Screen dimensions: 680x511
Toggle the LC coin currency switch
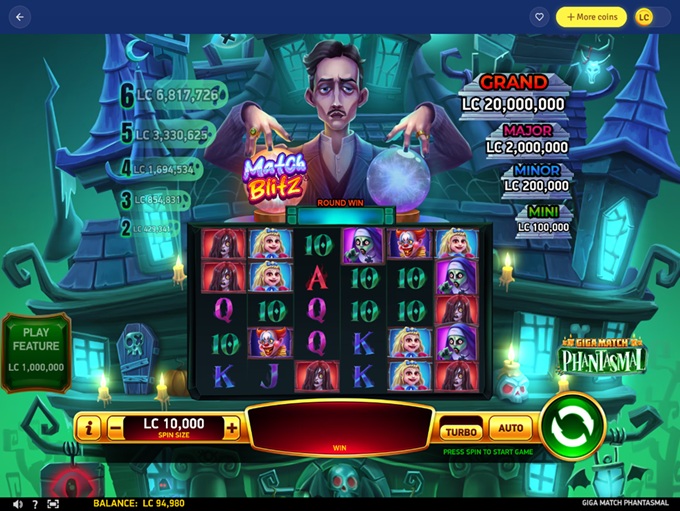coord(651,17)
